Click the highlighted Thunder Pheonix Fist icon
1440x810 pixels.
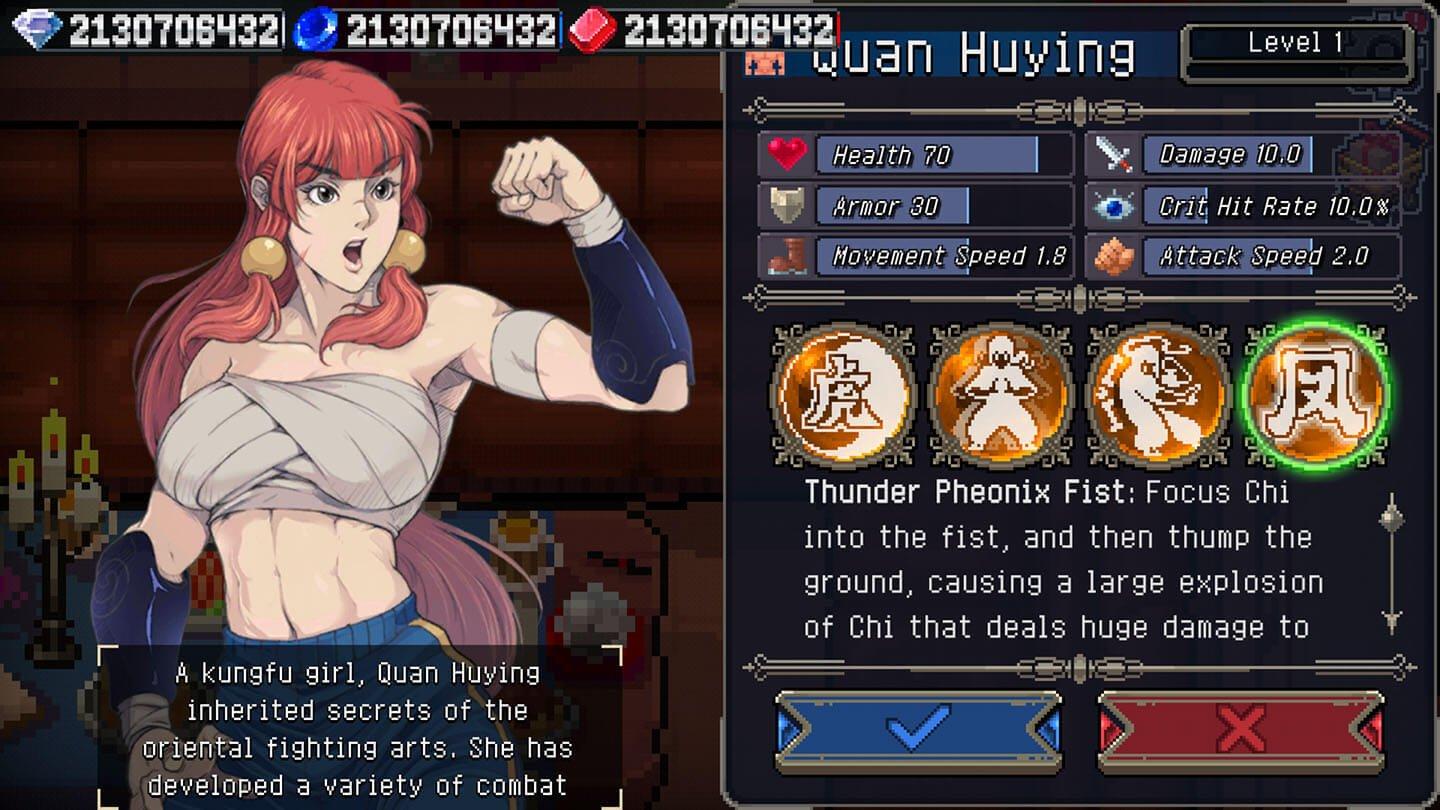click(1316, 394)
